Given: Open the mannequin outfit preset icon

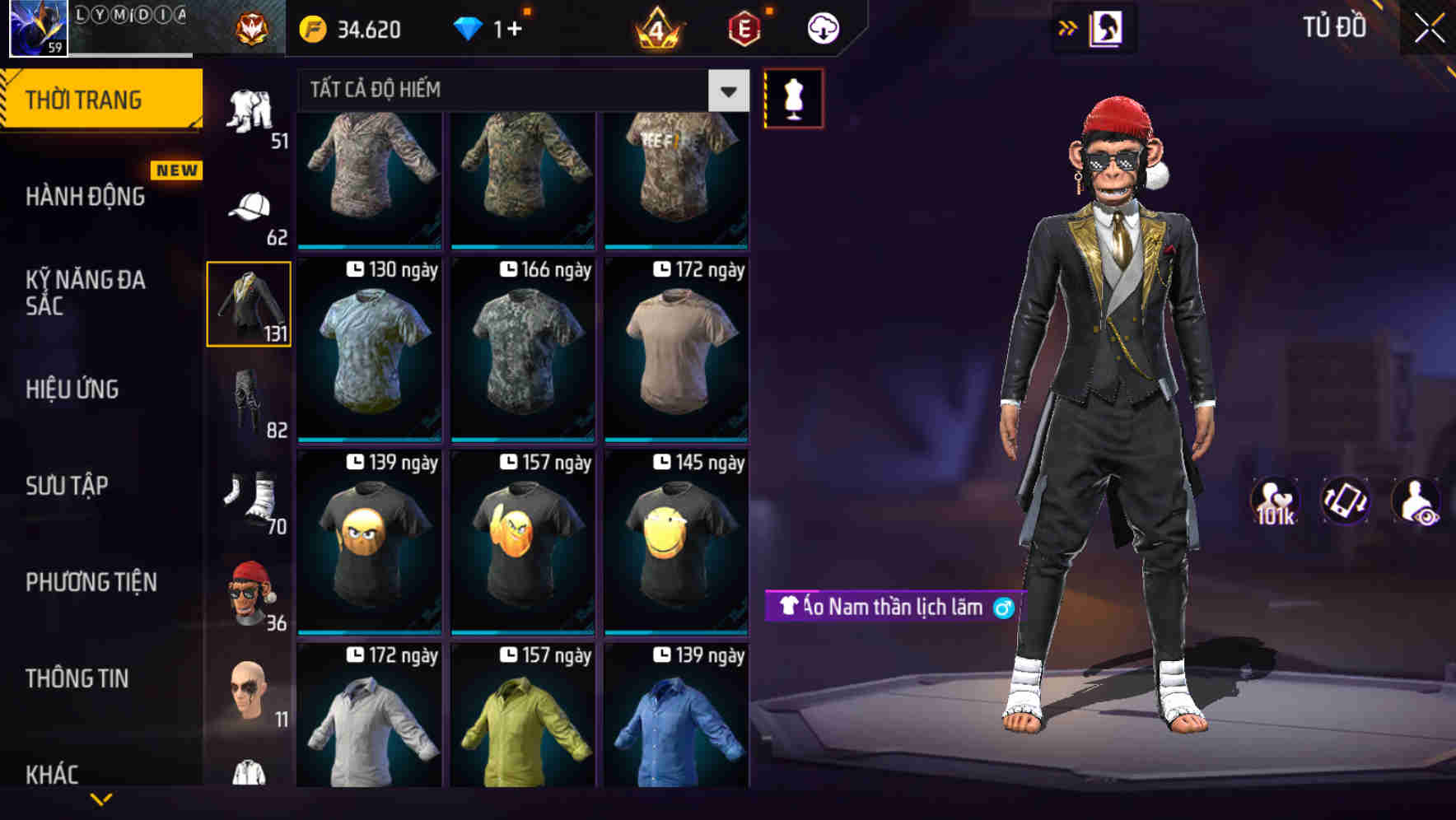Looking at the screenshot, I should pyautogui.click(x=793, y=97).
